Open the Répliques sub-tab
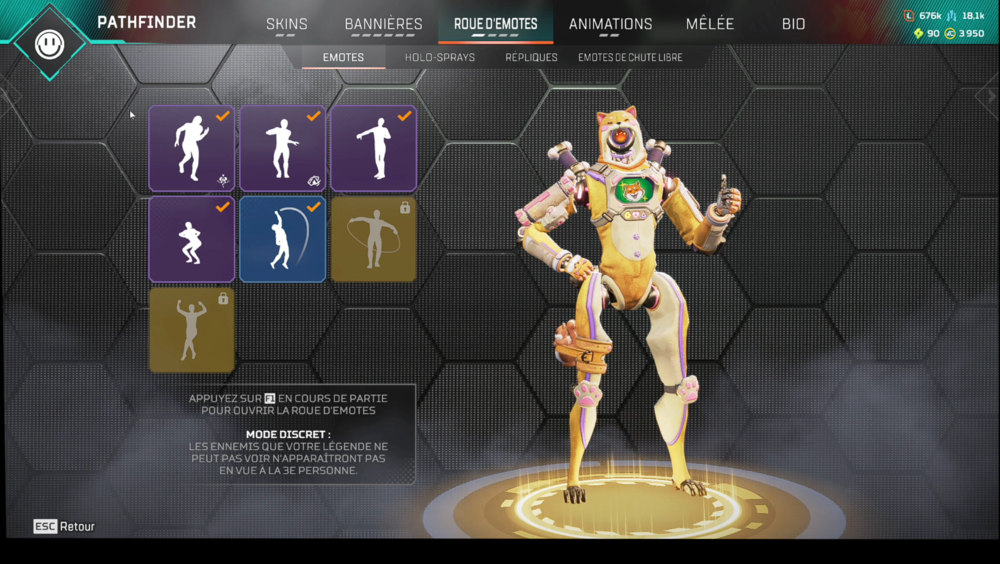1000x564 pixels. pyautogui.click(x=531, y=58)
